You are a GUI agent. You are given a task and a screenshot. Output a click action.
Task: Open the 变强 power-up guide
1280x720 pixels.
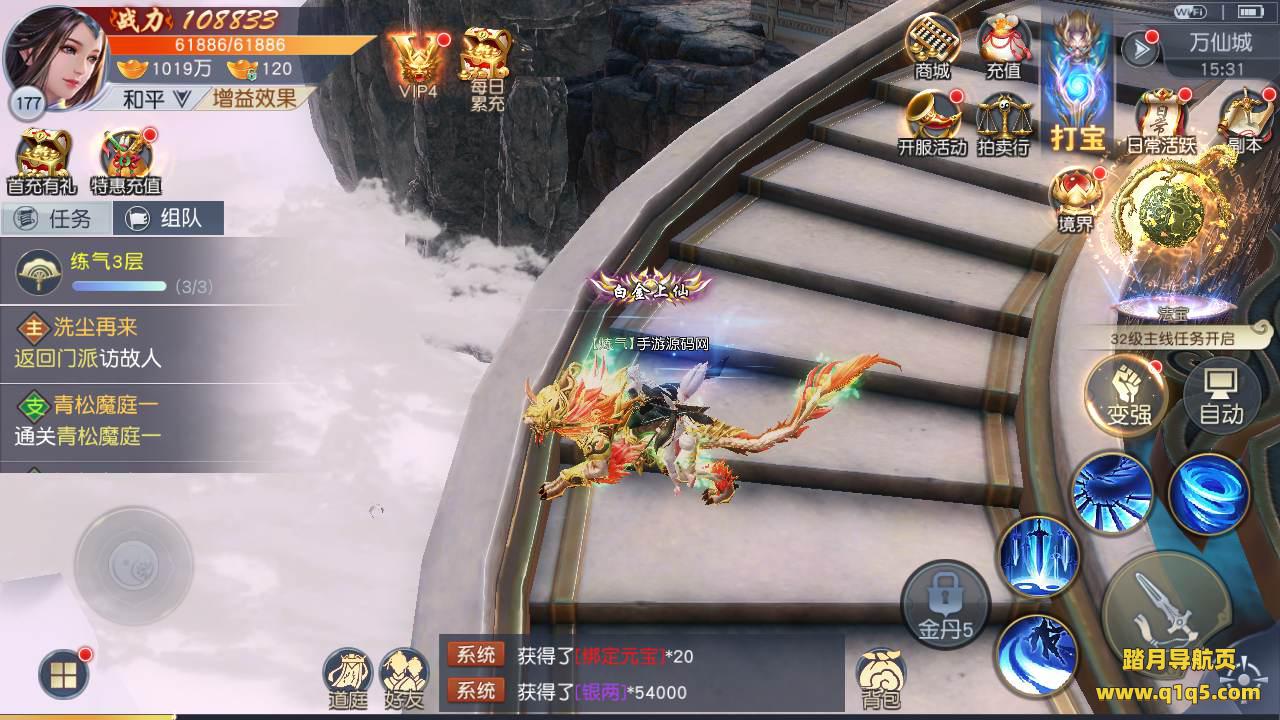(x=1128, y=394)
